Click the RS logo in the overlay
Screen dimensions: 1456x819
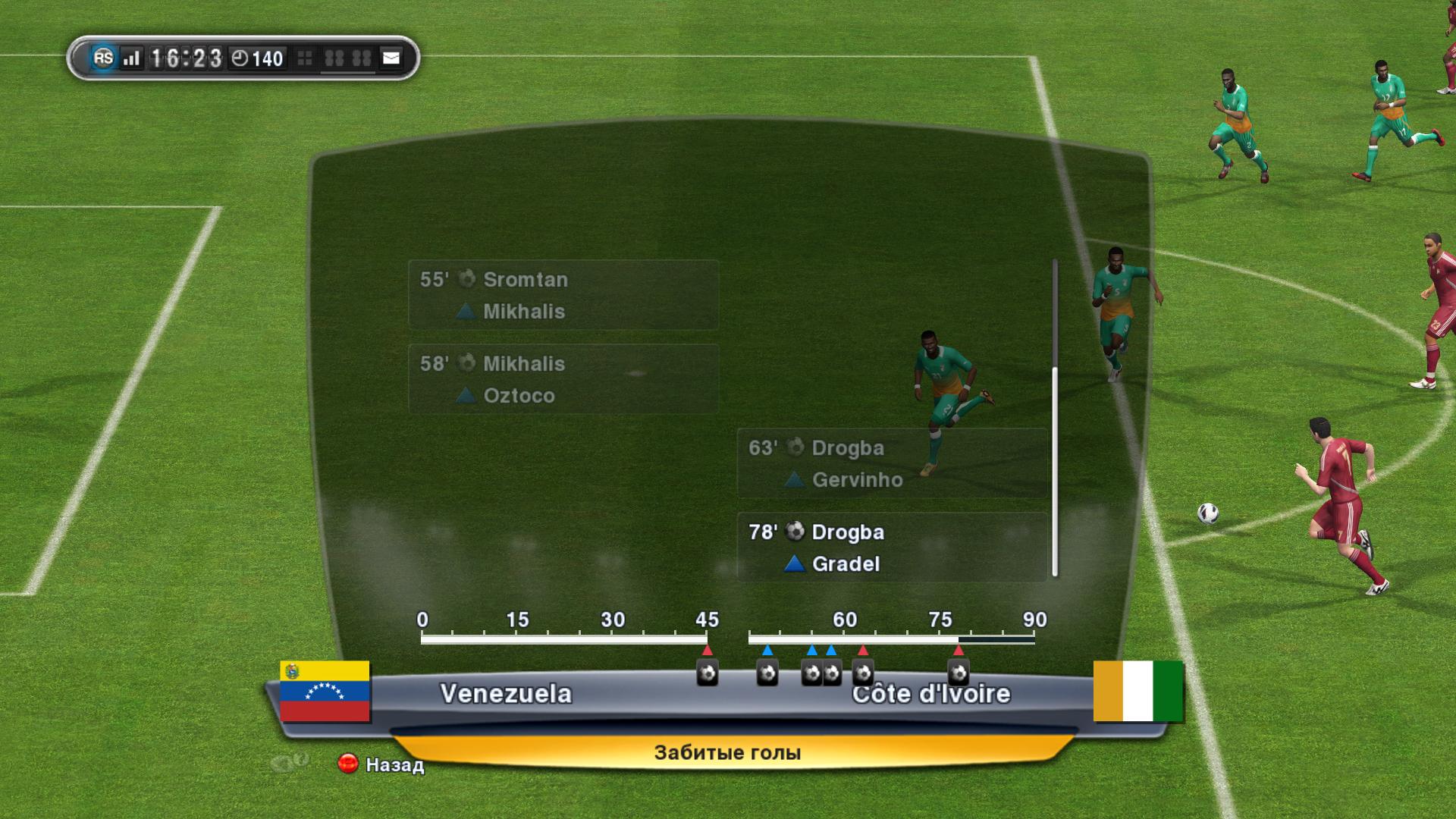tap(103, 58)
